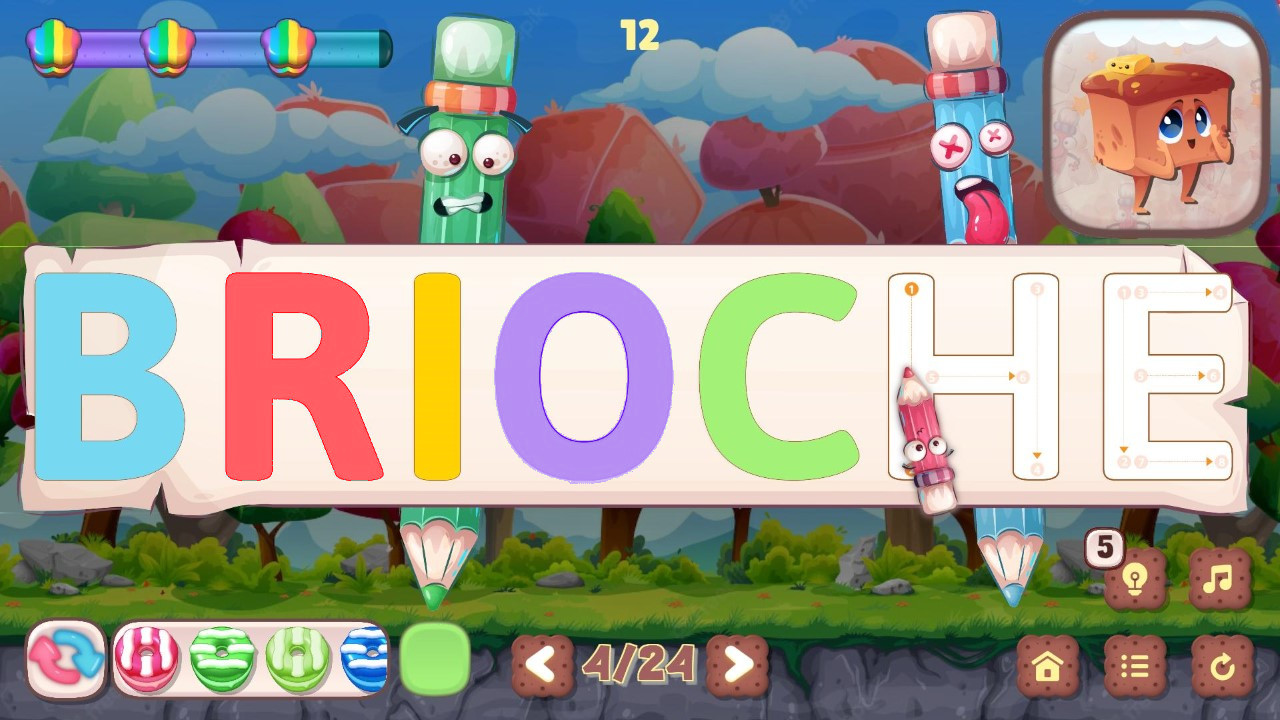This screenshot has height=720, width=1280.
Task: Click the hint counter badge showing 5
Action: click(1105, 546)
